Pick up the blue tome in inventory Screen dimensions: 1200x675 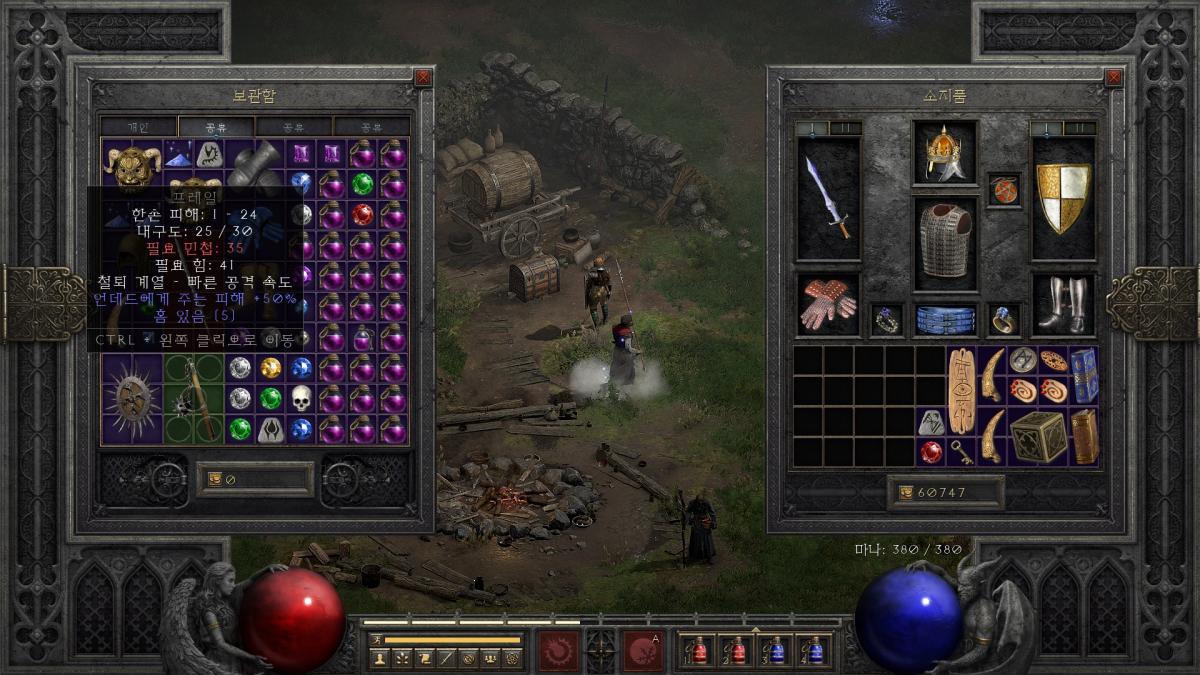(1083, 375)
